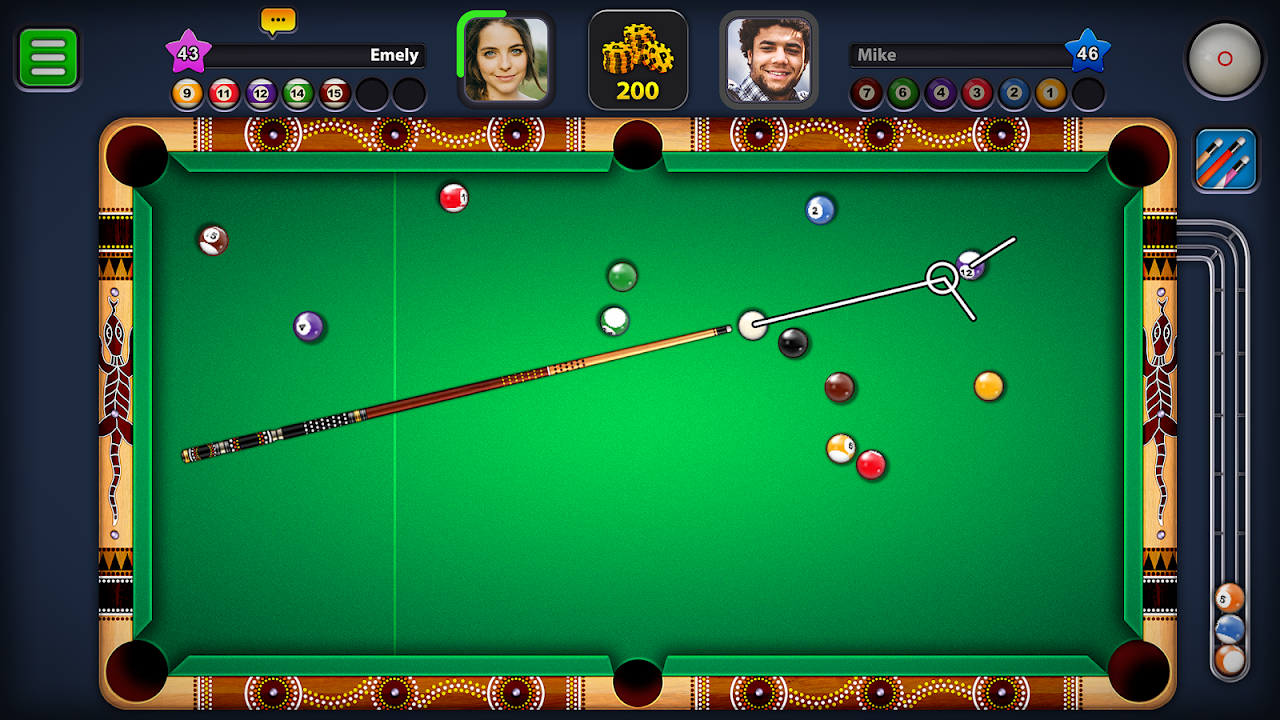The image size is (1280, 720).
Task: Click the white cue ball on the table
Action: (752, 325)
